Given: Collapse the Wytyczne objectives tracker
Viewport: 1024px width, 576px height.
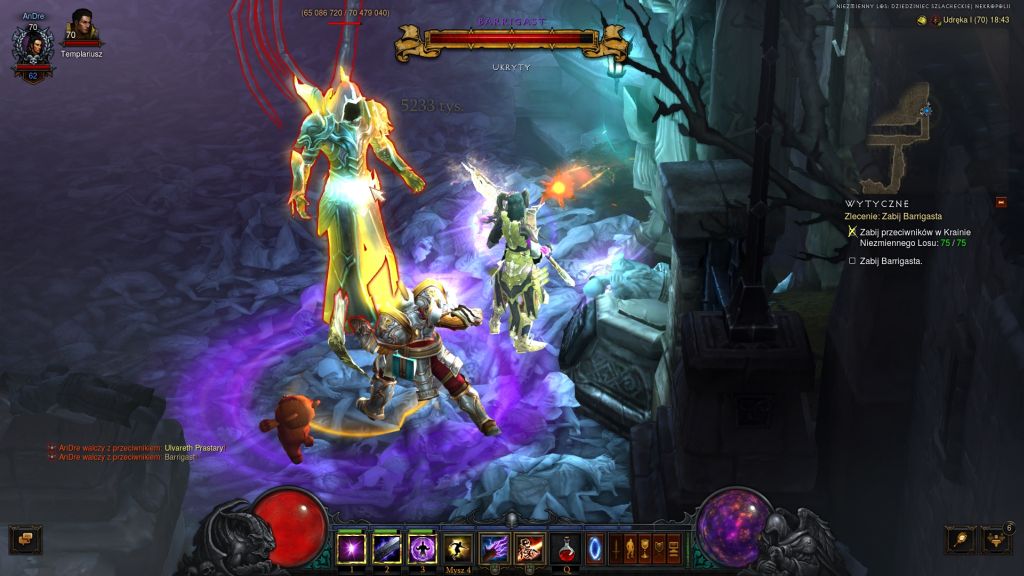Looking at the screenshot, I should click(1000, 202).
